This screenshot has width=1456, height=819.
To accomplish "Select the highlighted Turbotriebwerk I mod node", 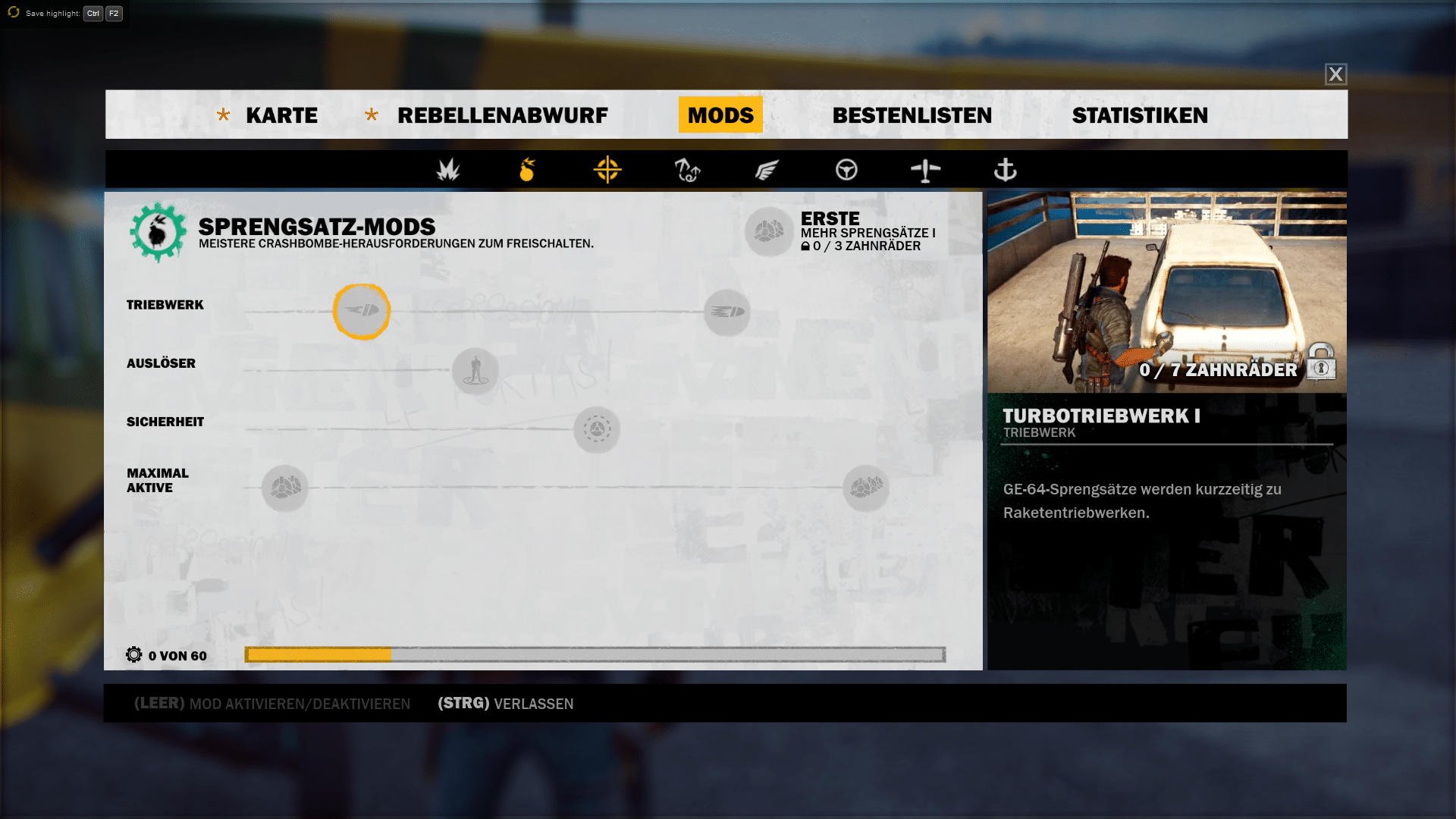I will click(x=362, y=311).
